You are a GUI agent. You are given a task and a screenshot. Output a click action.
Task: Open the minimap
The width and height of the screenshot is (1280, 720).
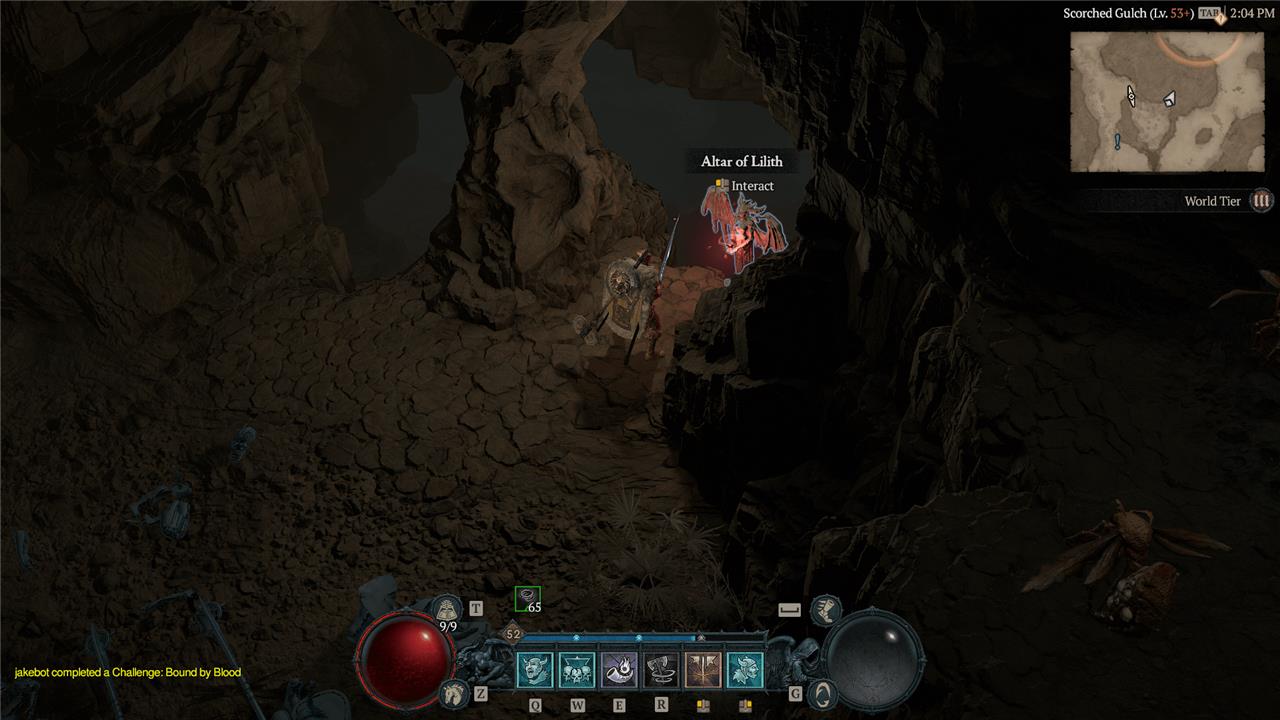point(1167,101)
